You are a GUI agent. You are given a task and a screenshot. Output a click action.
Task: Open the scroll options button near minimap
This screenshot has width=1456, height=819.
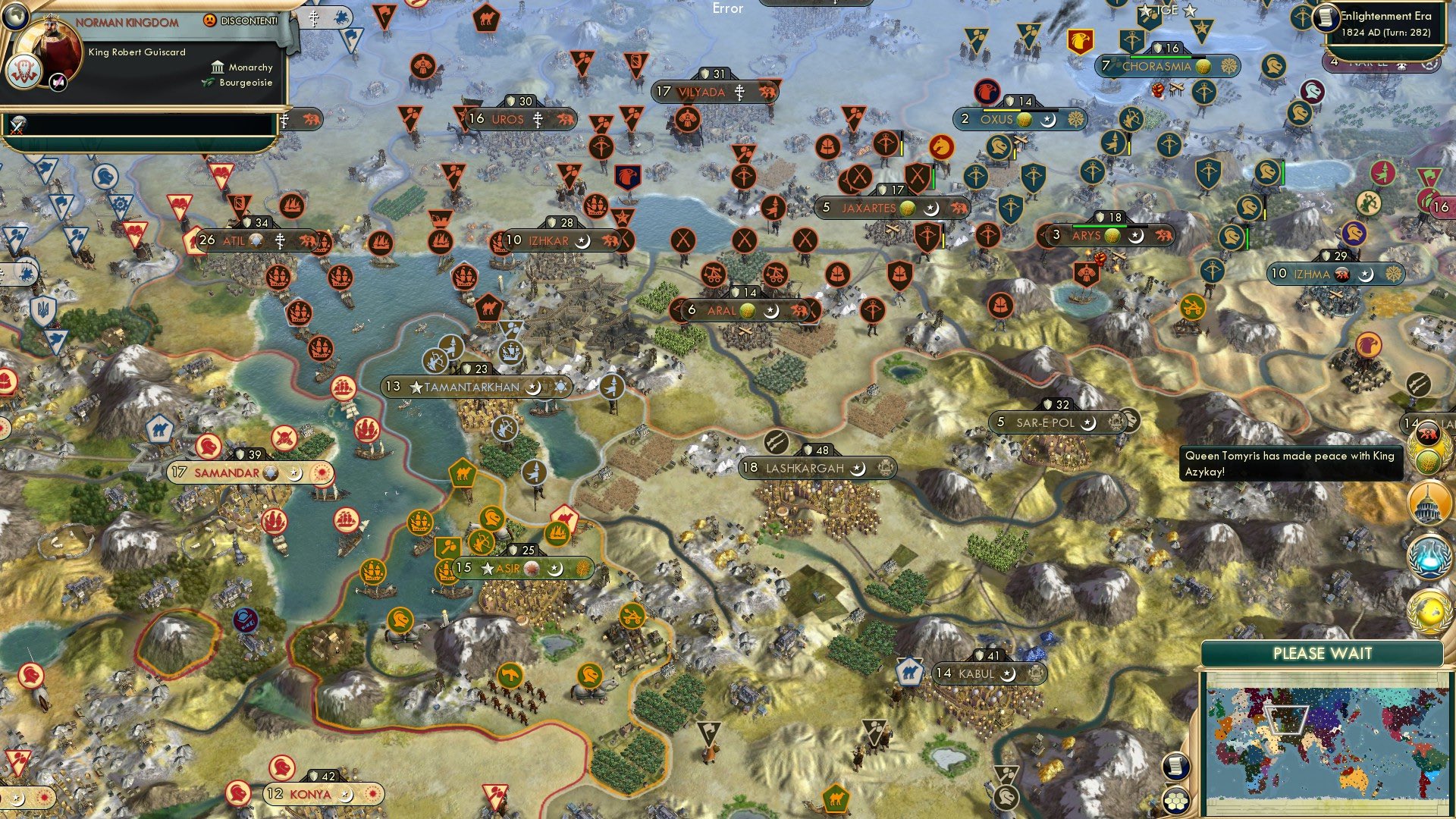click(x=1175, y=766)
